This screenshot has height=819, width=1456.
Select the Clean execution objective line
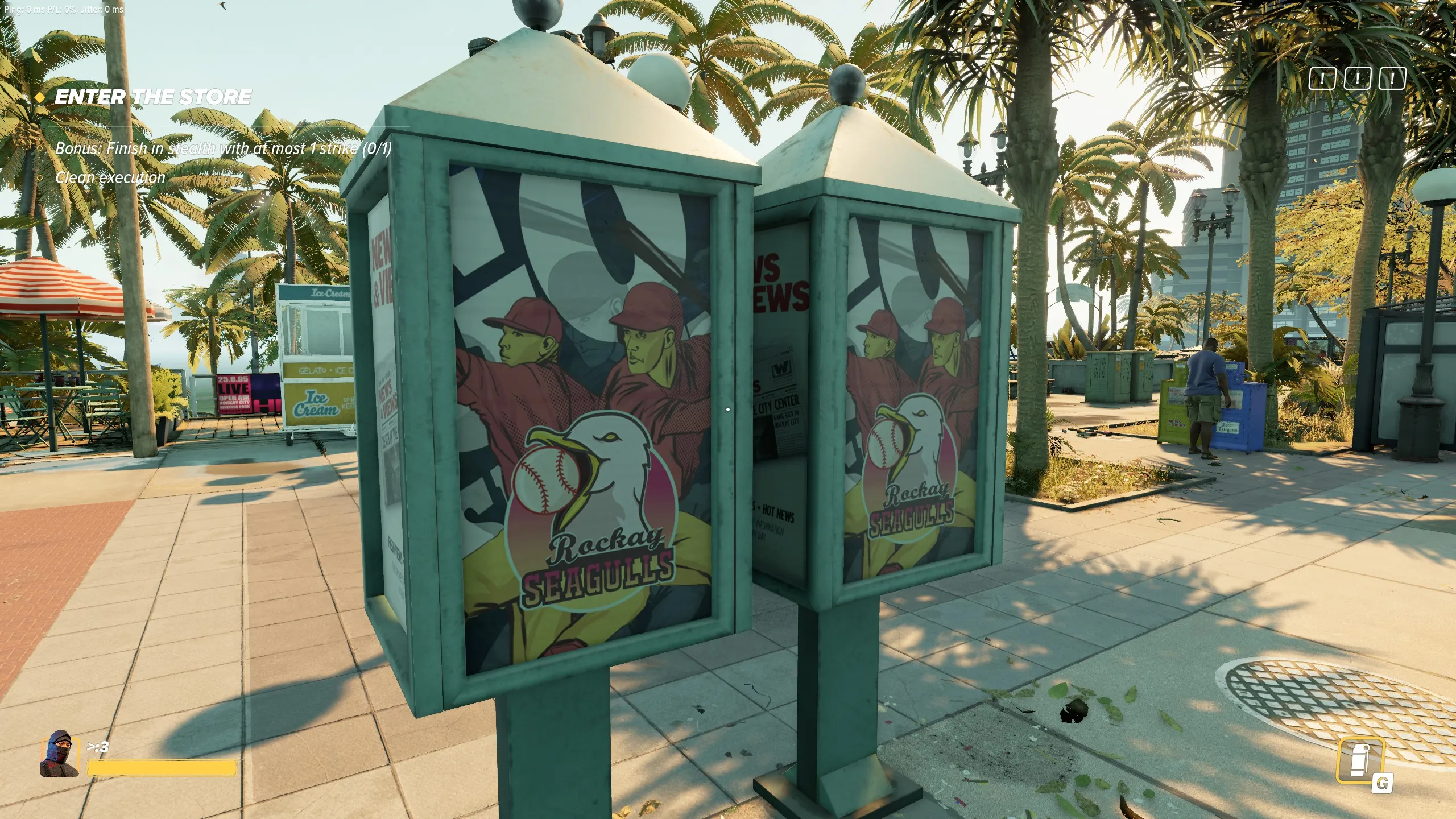click(x=110, y=177)
